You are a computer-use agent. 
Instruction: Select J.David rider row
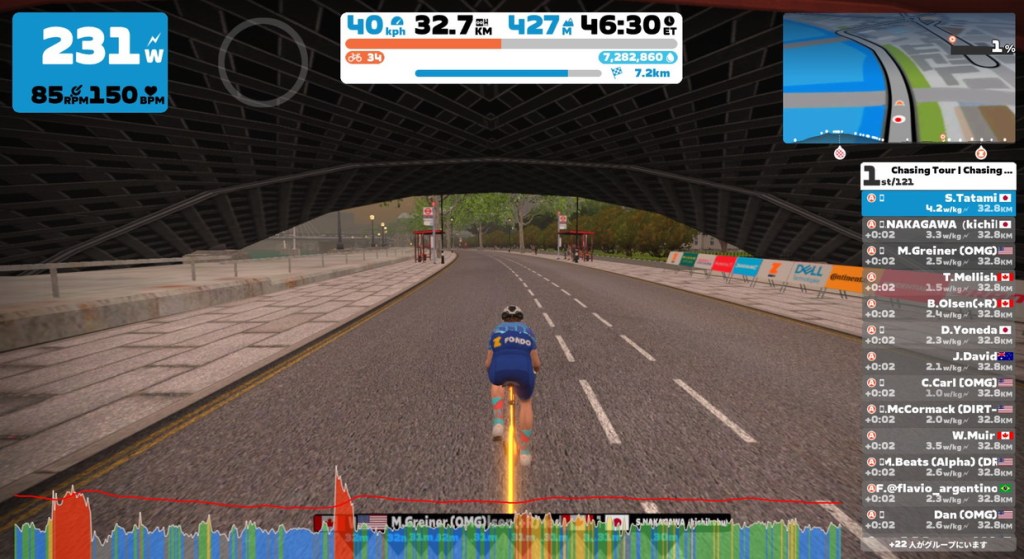coord(938,361)
